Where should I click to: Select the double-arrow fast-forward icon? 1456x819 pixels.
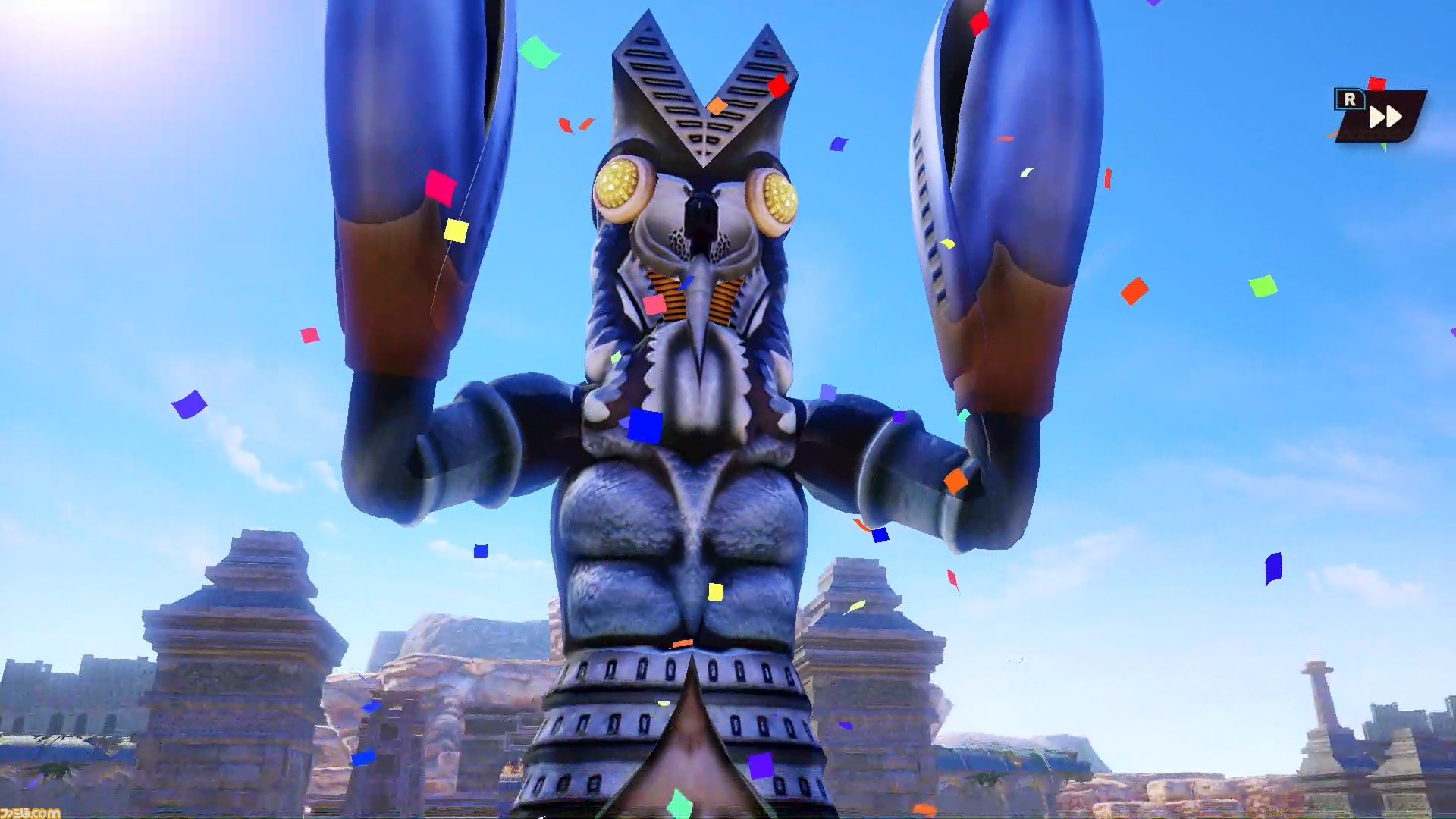pyautogui.click(x=1385, y=116)
